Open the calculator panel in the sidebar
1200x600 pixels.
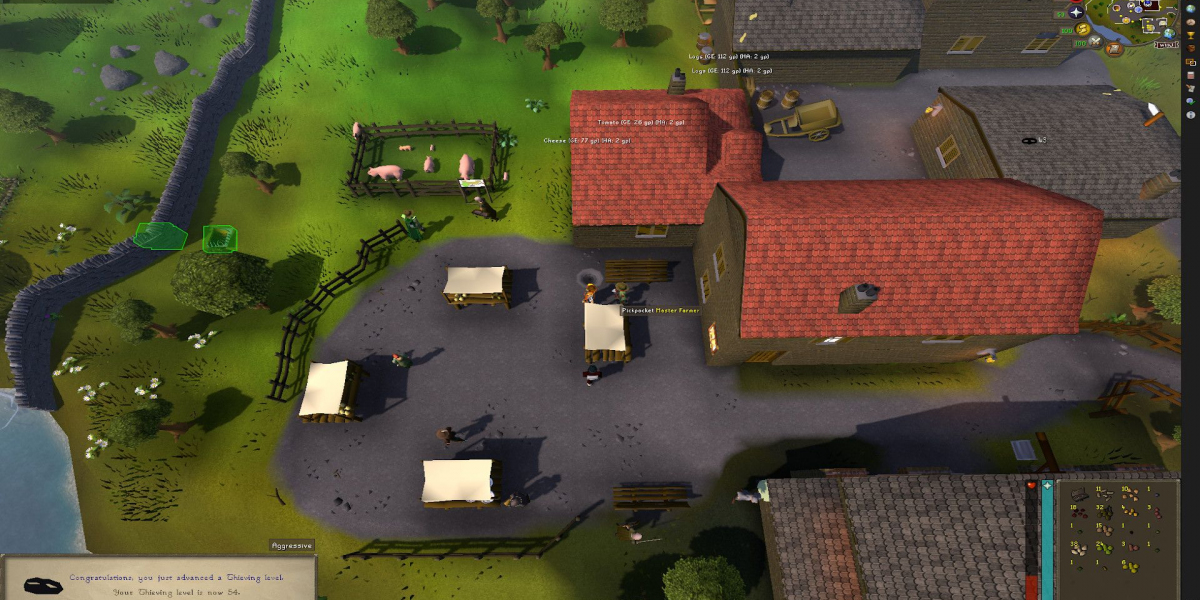1190,75
